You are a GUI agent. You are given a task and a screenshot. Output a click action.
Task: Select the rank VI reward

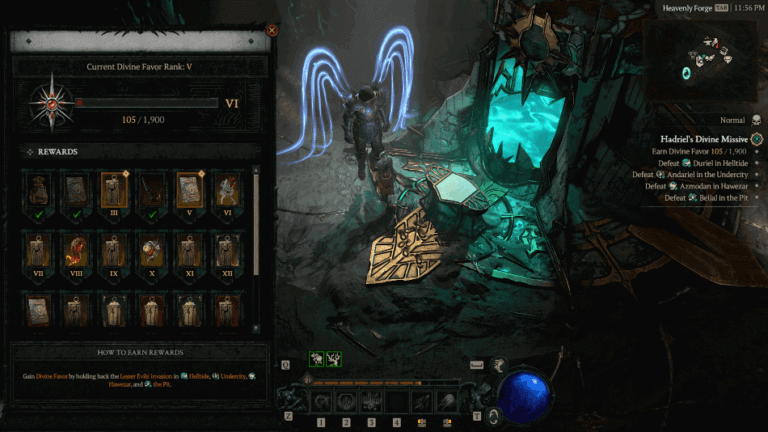click(227, 189)
